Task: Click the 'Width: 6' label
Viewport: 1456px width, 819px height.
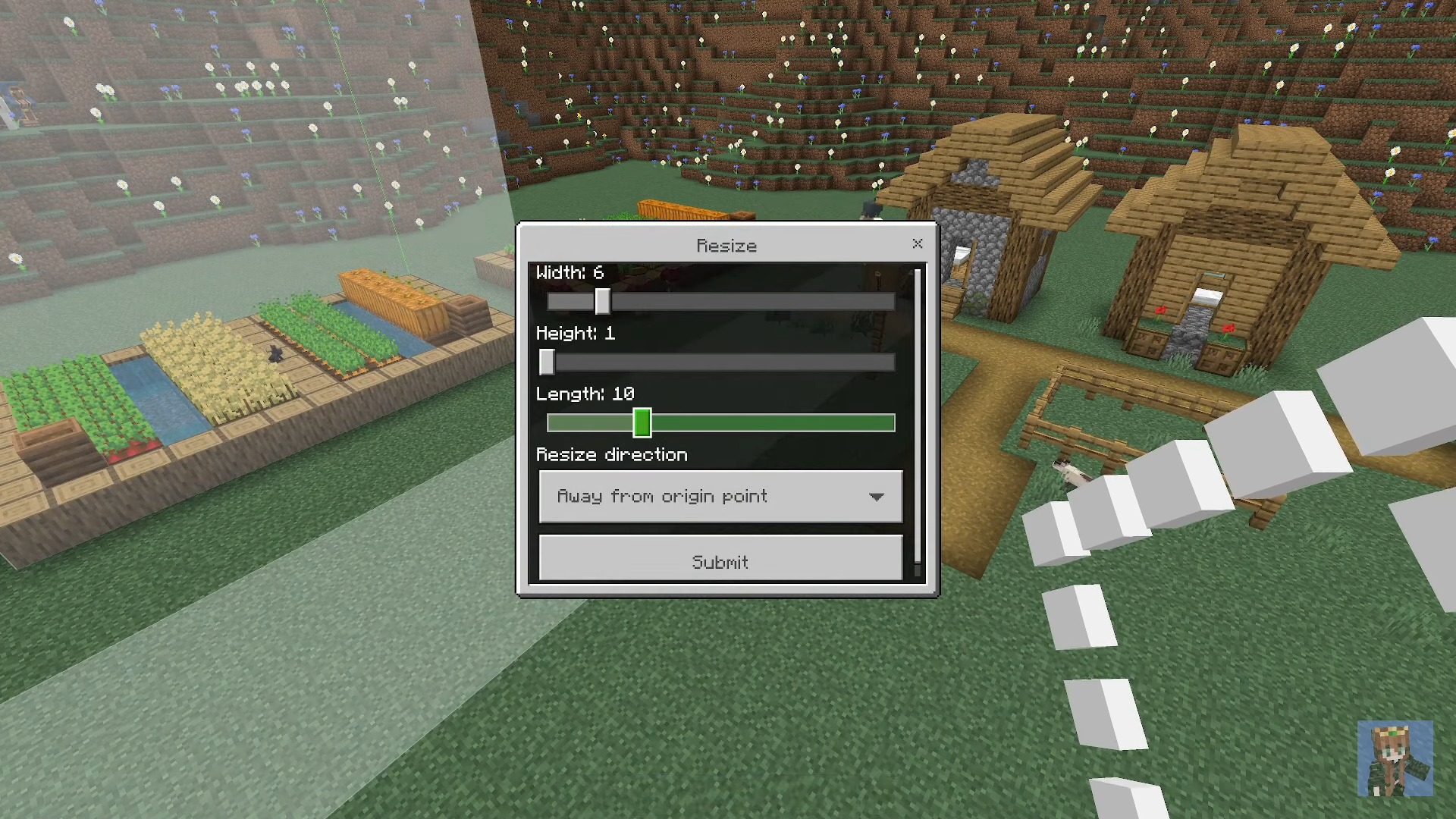Action: 570,272
